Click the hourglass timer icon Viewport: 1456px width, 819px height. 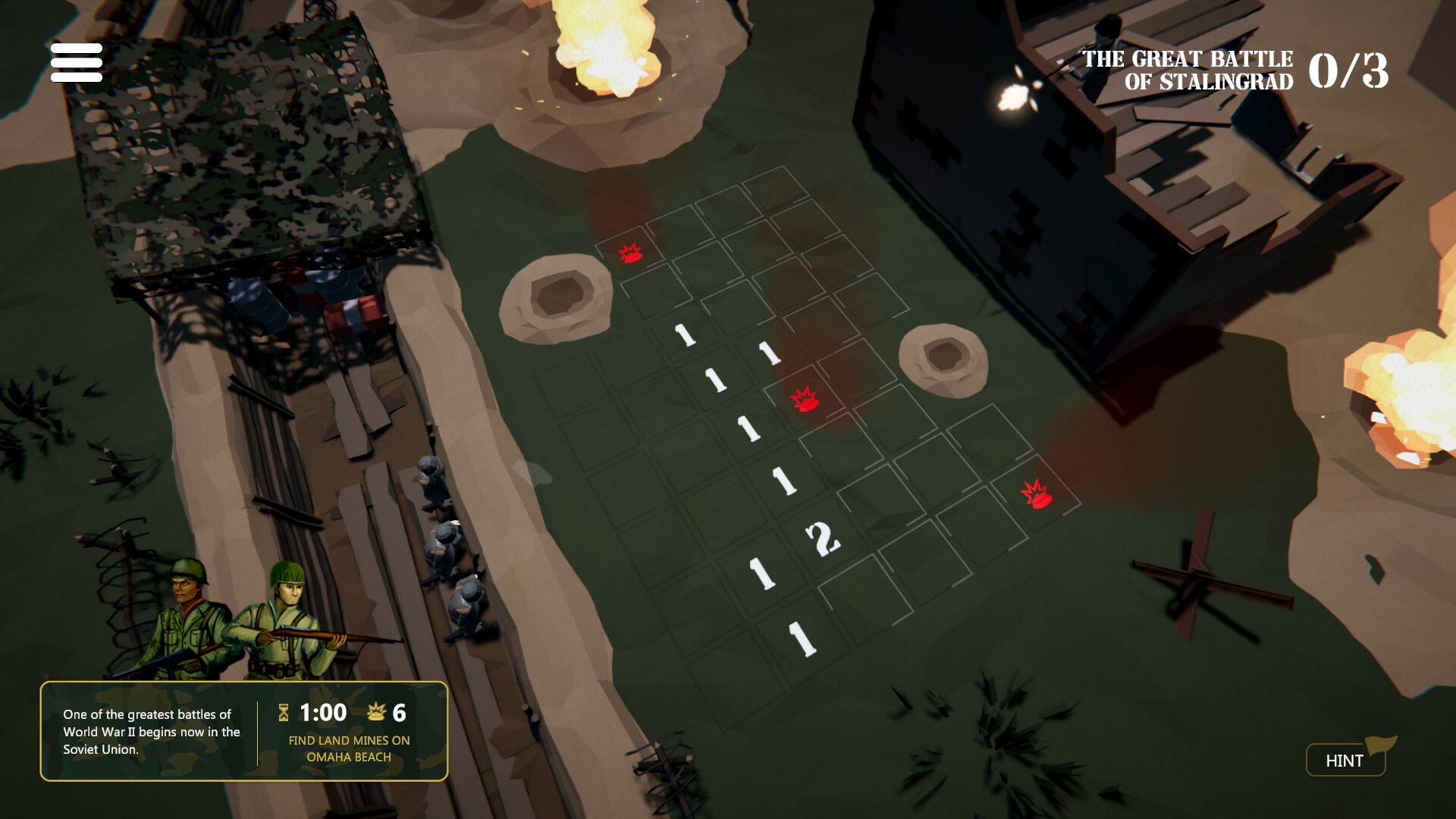coord(282,713)
